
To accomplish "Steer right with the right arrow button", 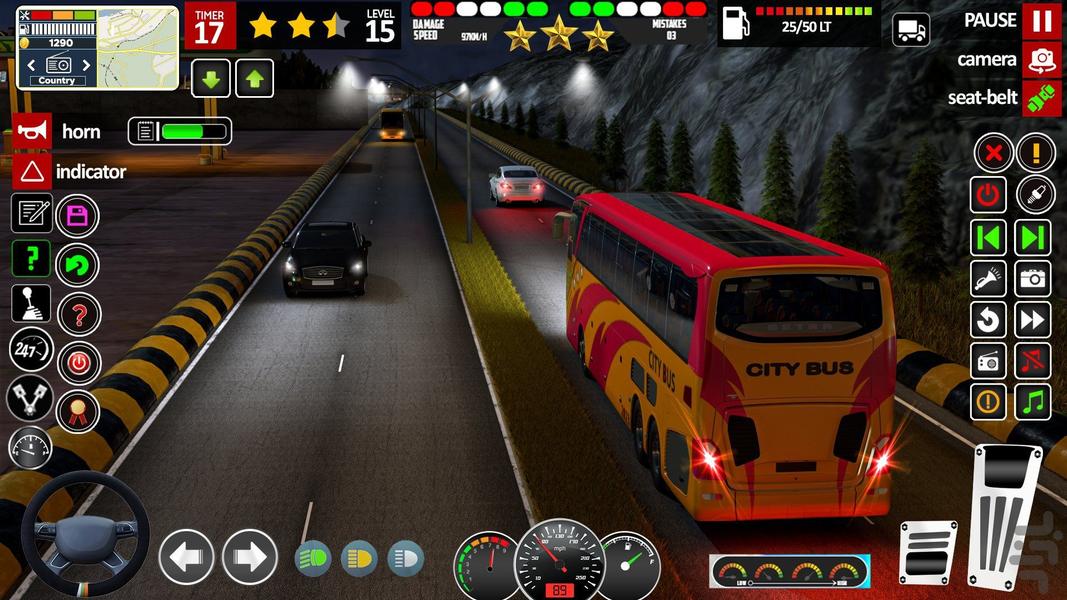I will pyautogui.click(x=249, y=557).
